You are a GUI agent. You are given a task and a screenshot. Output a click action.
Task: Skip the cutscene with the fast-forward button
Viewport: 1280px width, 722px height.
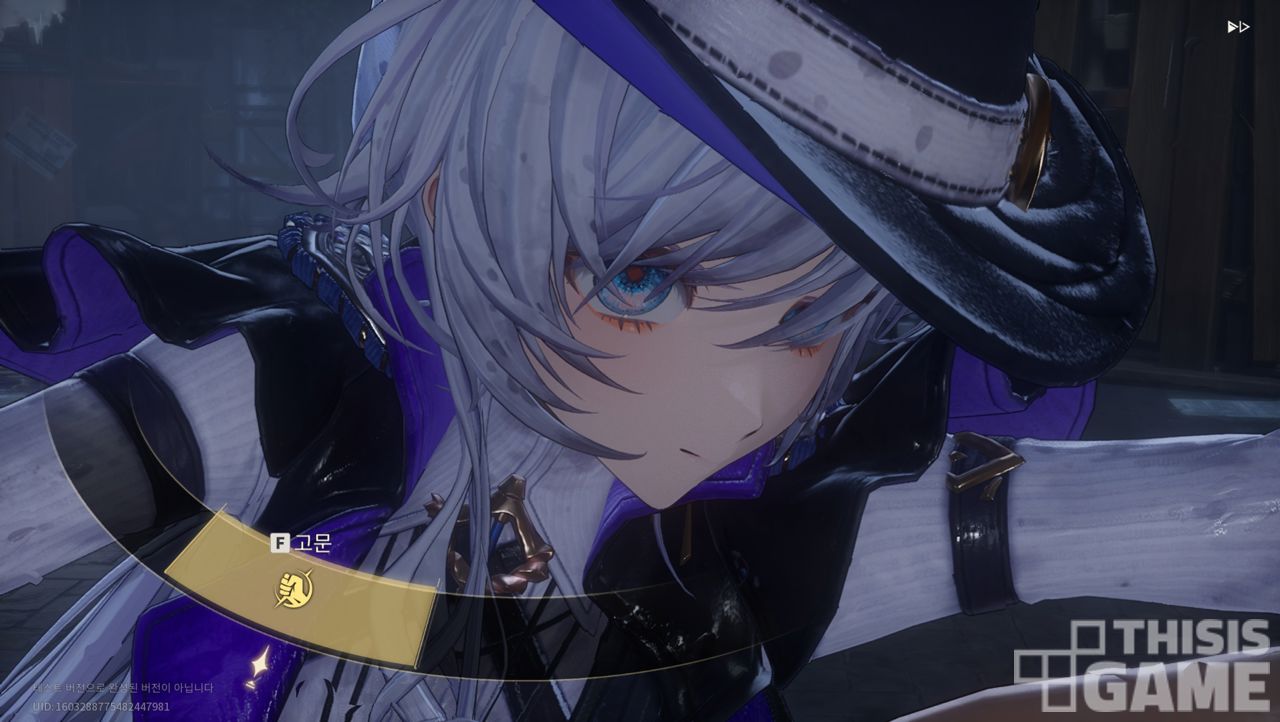point(1238,27)
